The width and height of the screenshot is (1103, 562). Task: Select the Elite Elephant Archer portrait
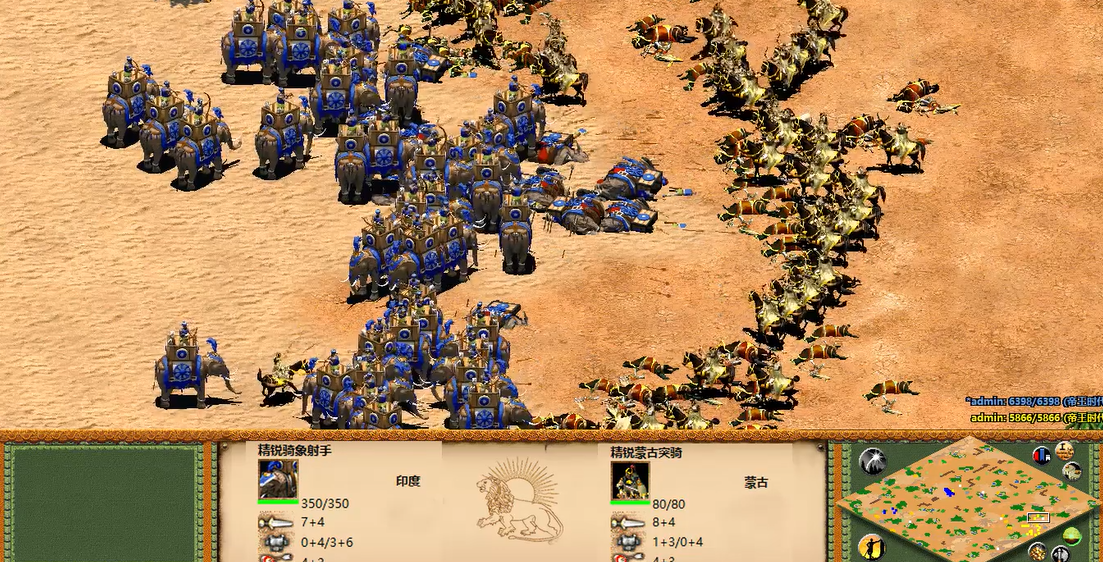coord(278,479)
